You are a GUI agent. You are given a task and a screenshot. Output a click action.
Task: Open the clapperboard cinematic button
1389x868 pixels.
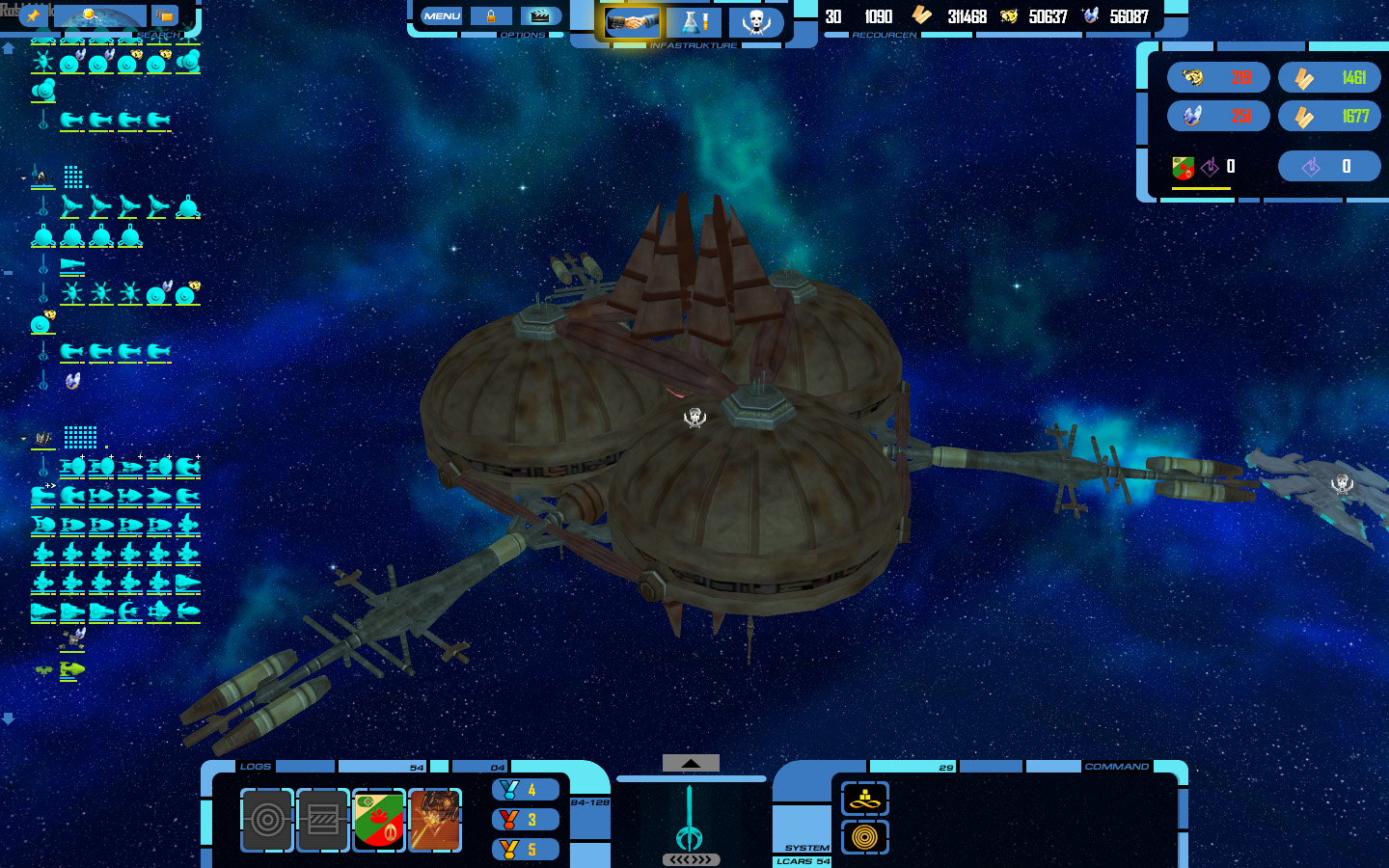point(540,16)
